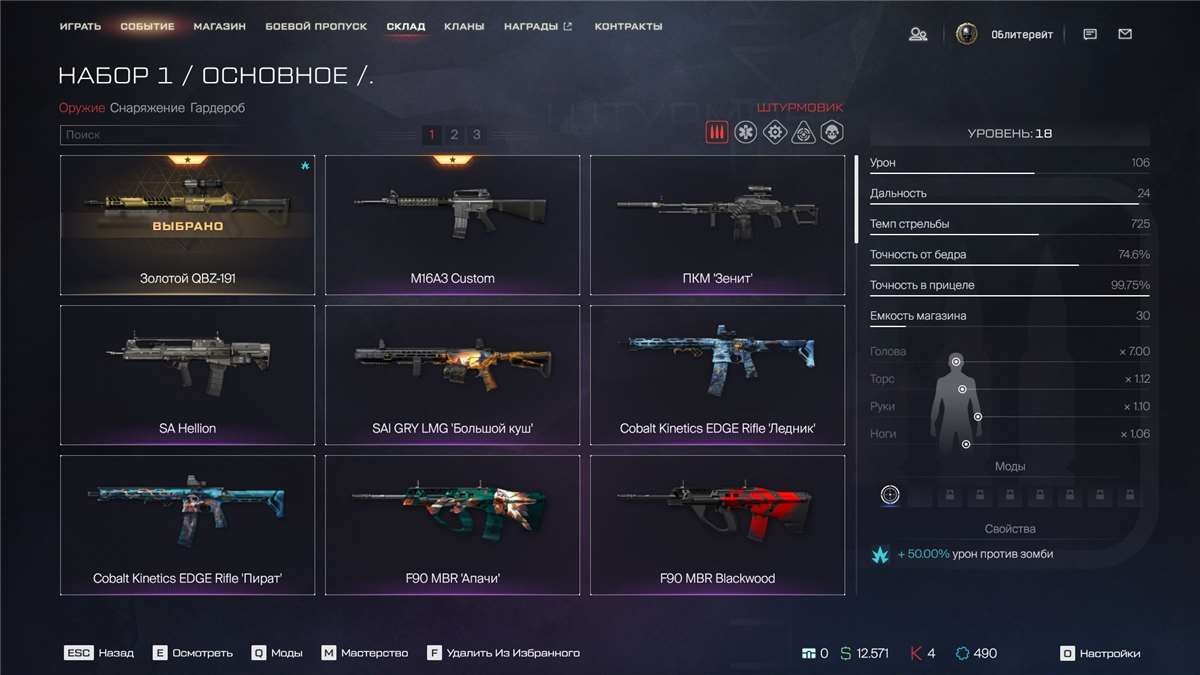Go to weapon page 3
Image resolution: width=1200 pixels, height=675 pixels.
477,134
